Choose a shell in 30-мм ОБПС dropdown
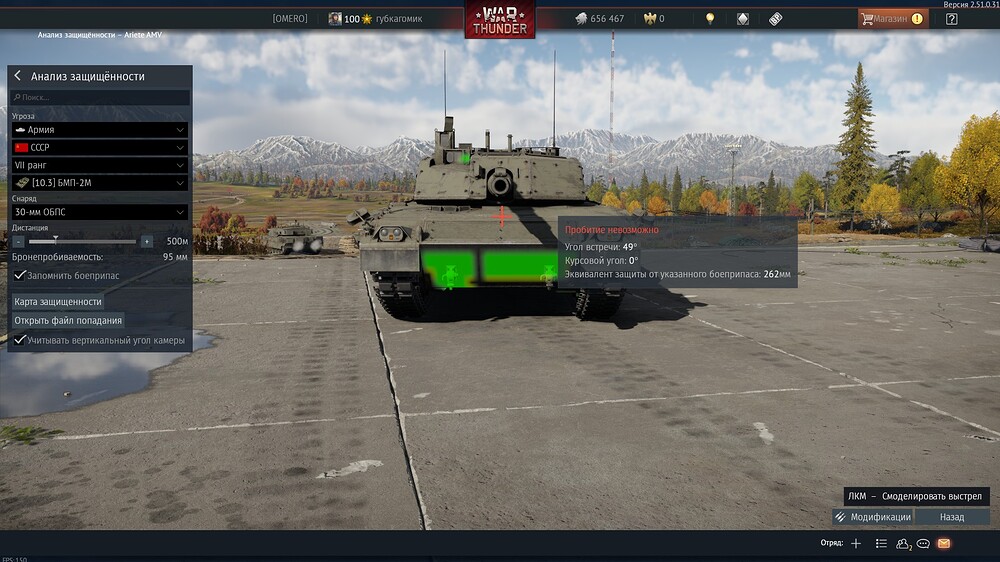1000x562 pixels. (99, 212)
